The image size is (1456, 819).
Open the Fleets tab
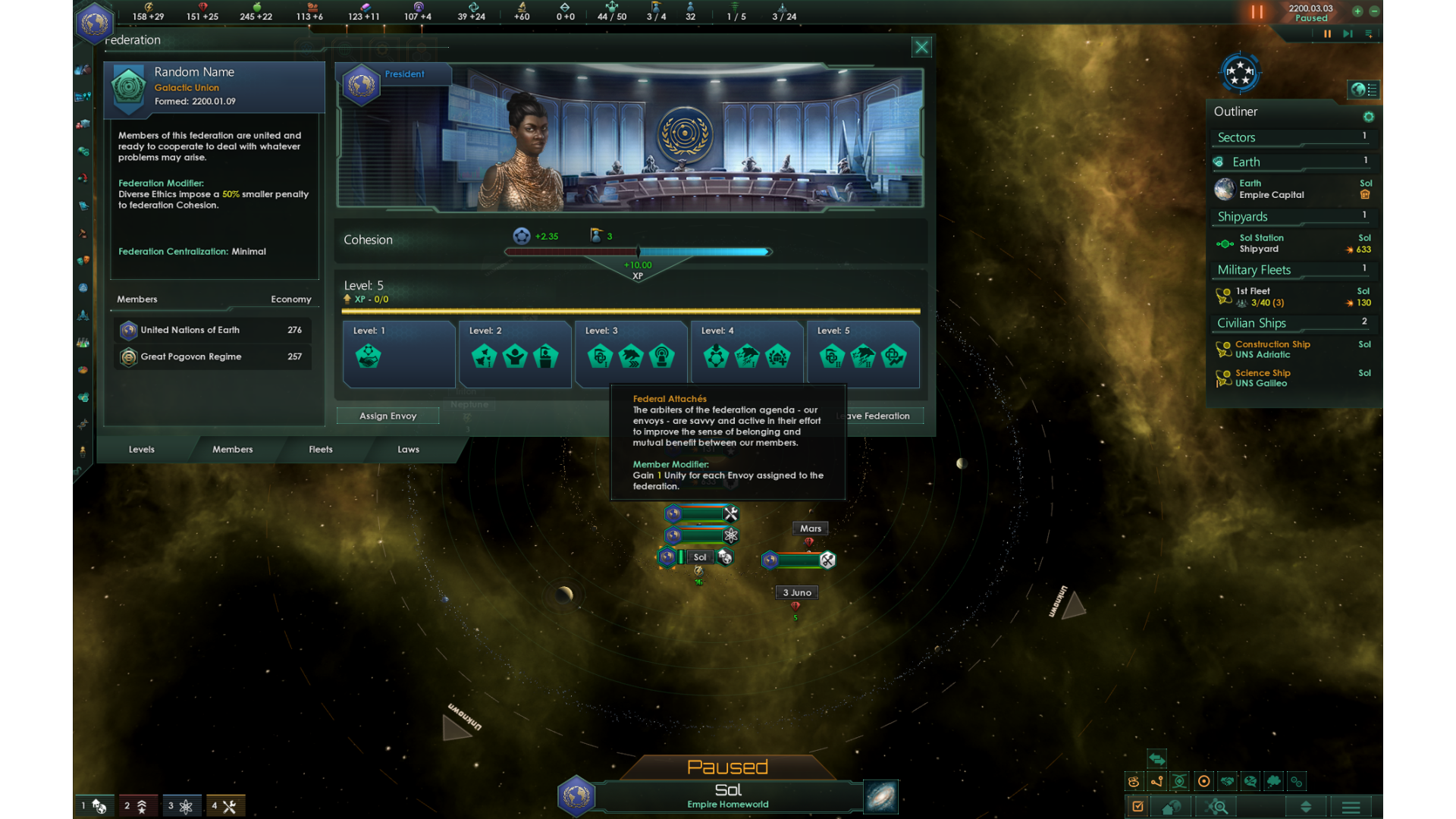[320, 449]
